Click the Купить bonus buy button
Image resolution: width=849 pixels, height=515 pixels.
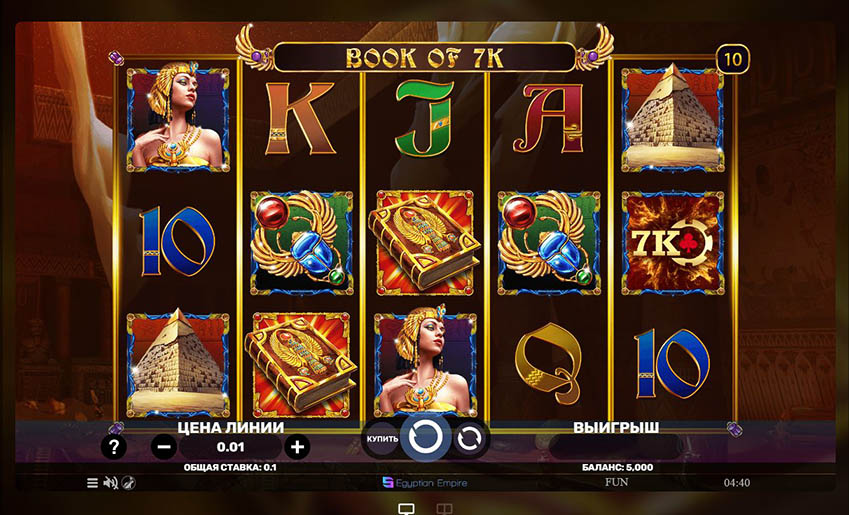click(x=382, y=439)
